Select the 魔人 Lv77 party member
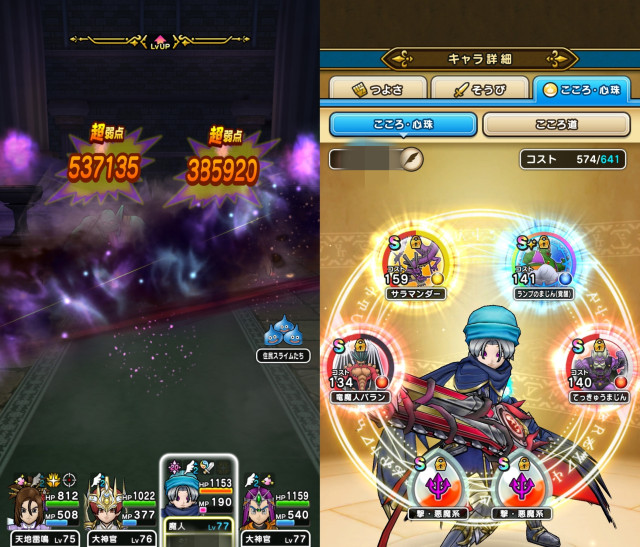 tap(199, 503)
